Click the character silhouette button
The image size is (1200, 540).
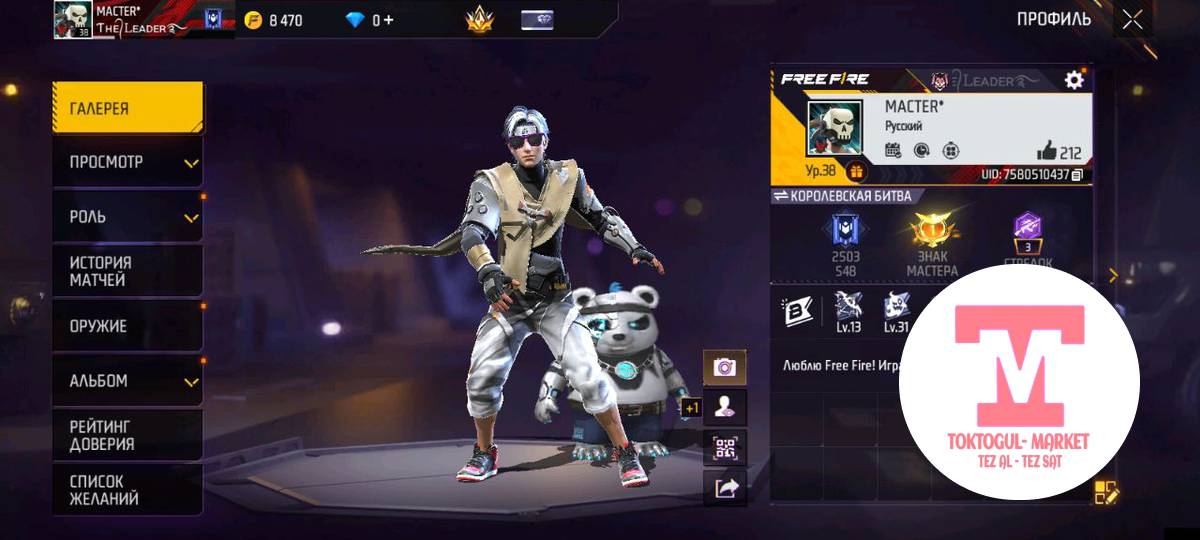pyautogui.click(x=724, y=407)
